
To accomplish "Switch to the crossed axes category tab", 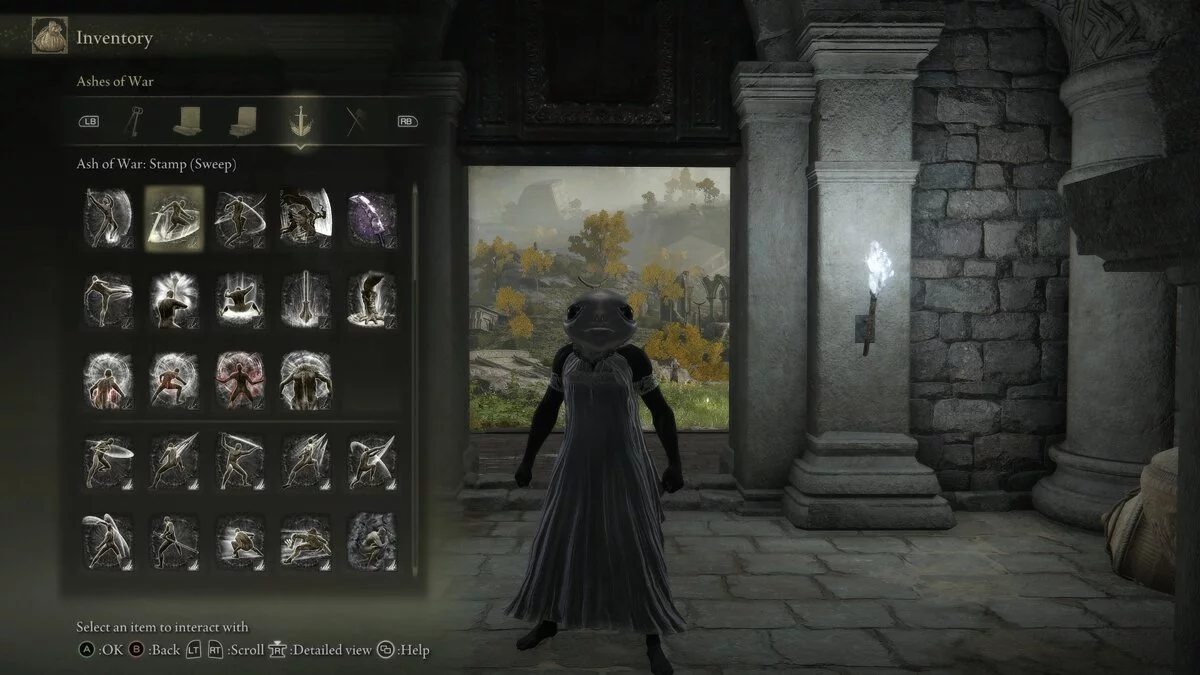I will coord(353,121).
